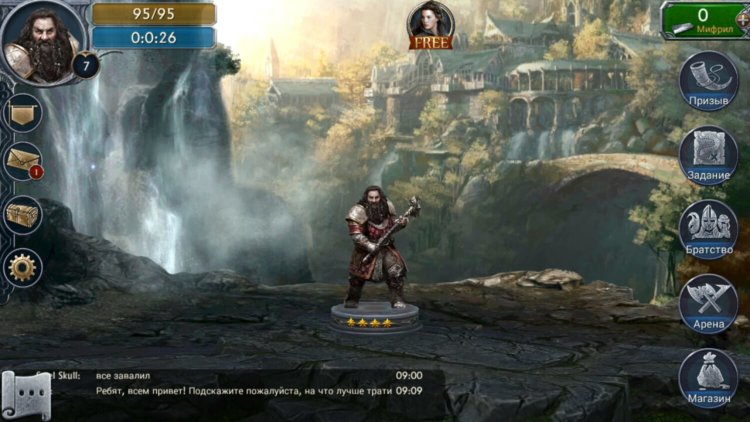
Task: Open the Призыв summon menu
Action: [x=708, y=80]
